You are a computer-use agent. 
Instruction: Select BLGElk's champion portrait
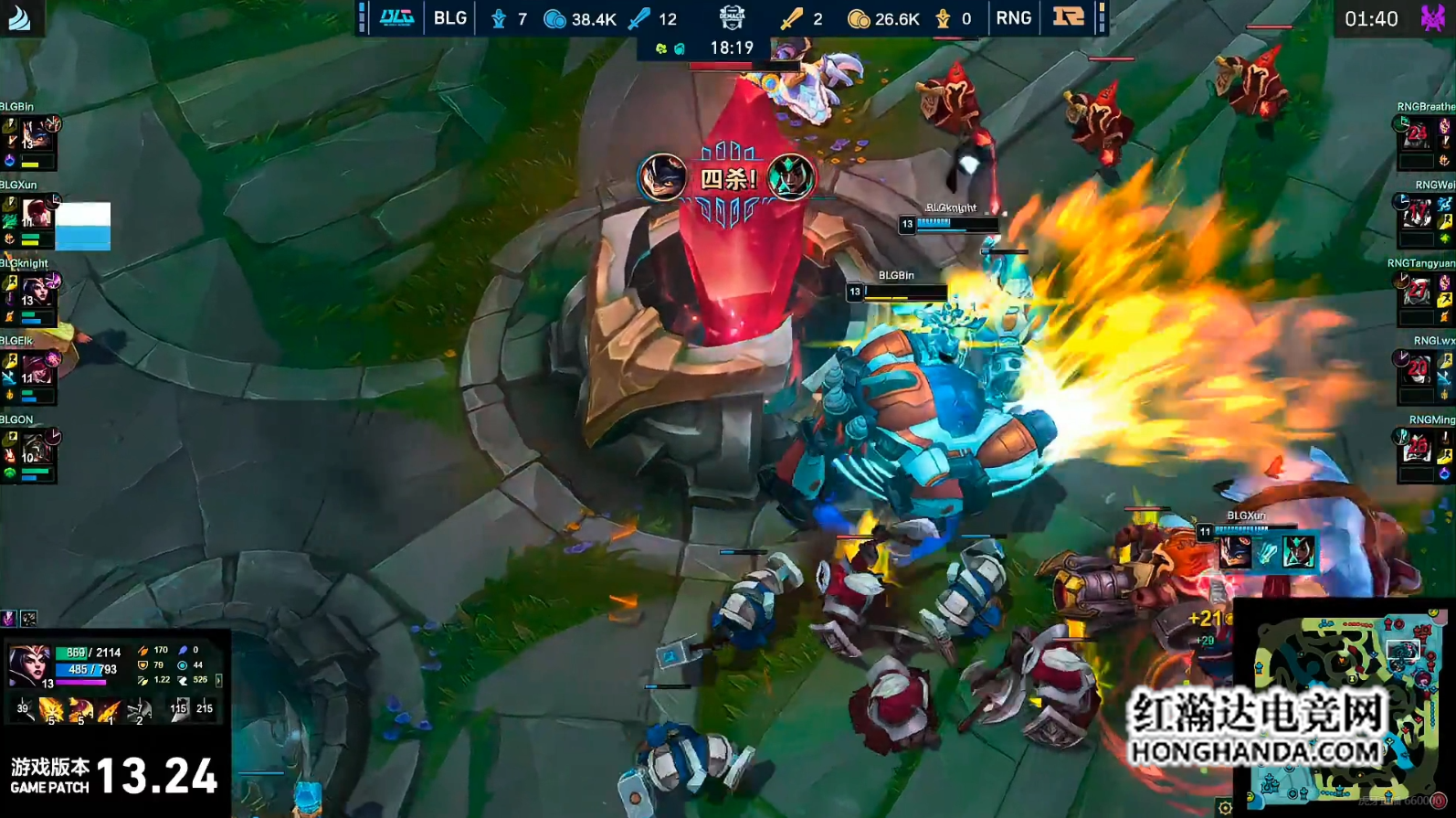pyautogui.click(x=37, y=370)
